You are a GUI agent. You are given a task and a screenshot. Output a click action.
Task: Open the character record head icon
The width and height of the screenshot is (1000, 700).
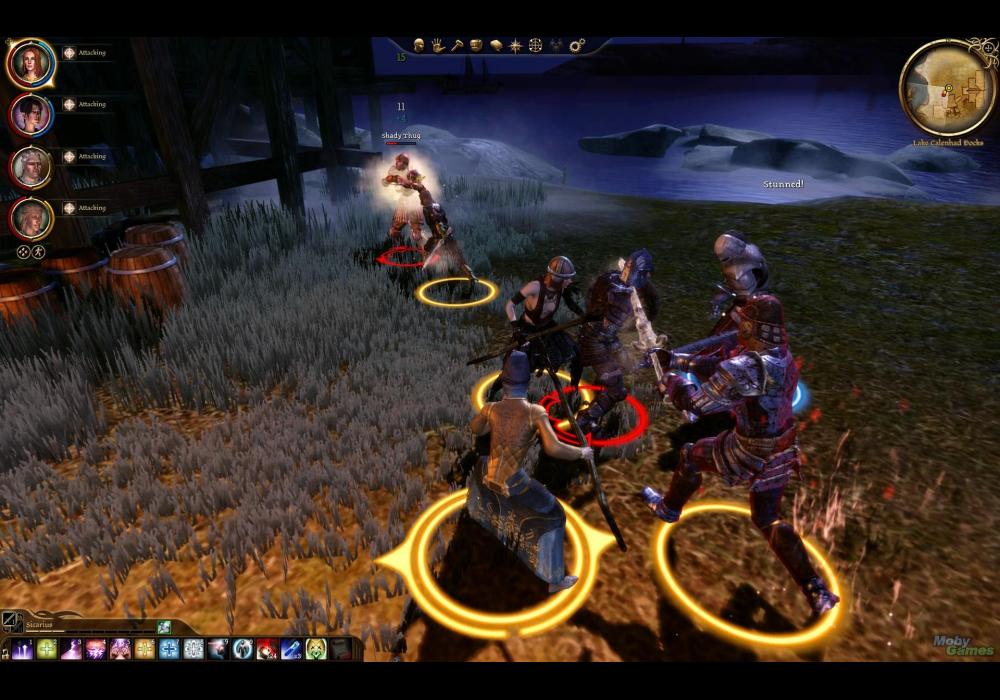[419, 45]
